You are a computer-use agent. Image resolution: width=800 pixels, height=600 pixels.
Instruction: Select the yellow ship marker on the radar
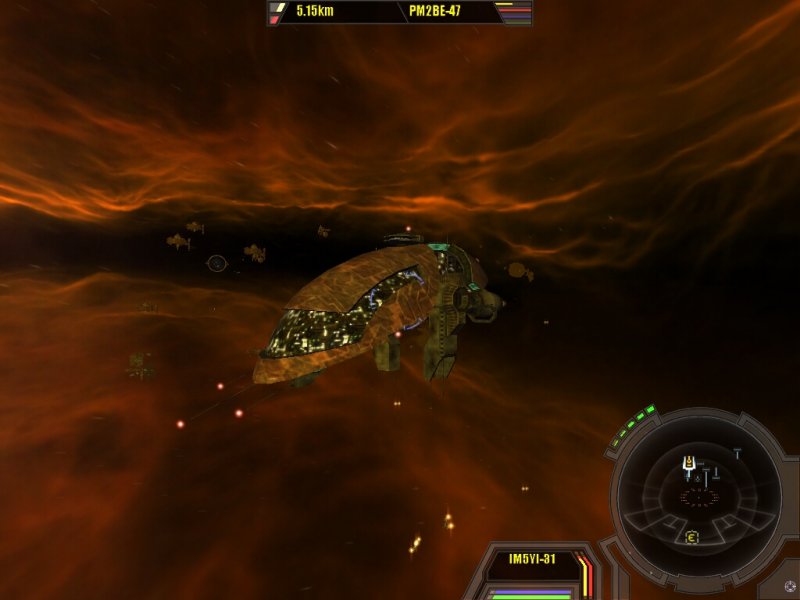[688, 462]
